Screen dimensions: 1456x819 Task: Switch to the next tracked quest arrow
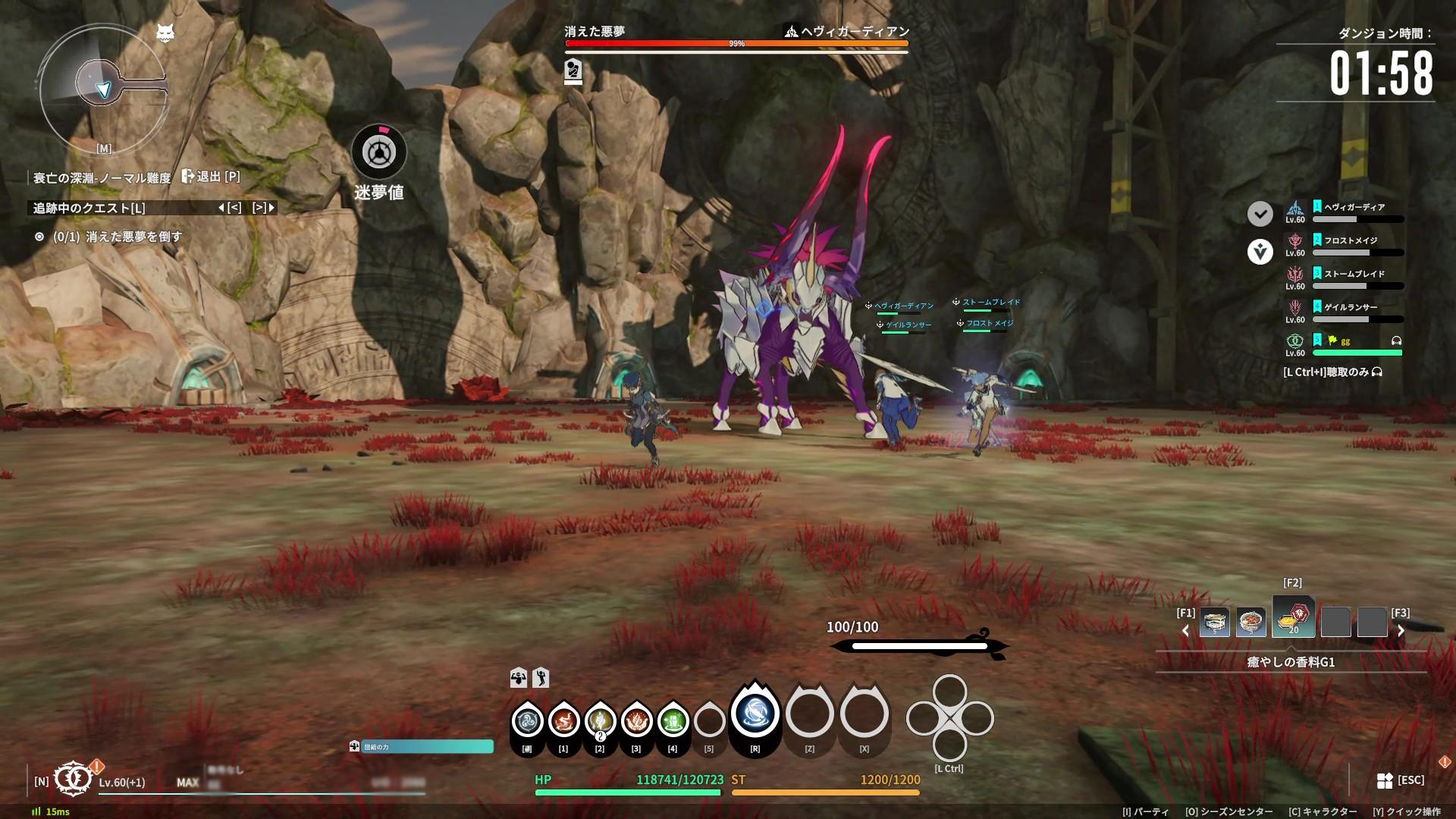click(x=264, y=208)
